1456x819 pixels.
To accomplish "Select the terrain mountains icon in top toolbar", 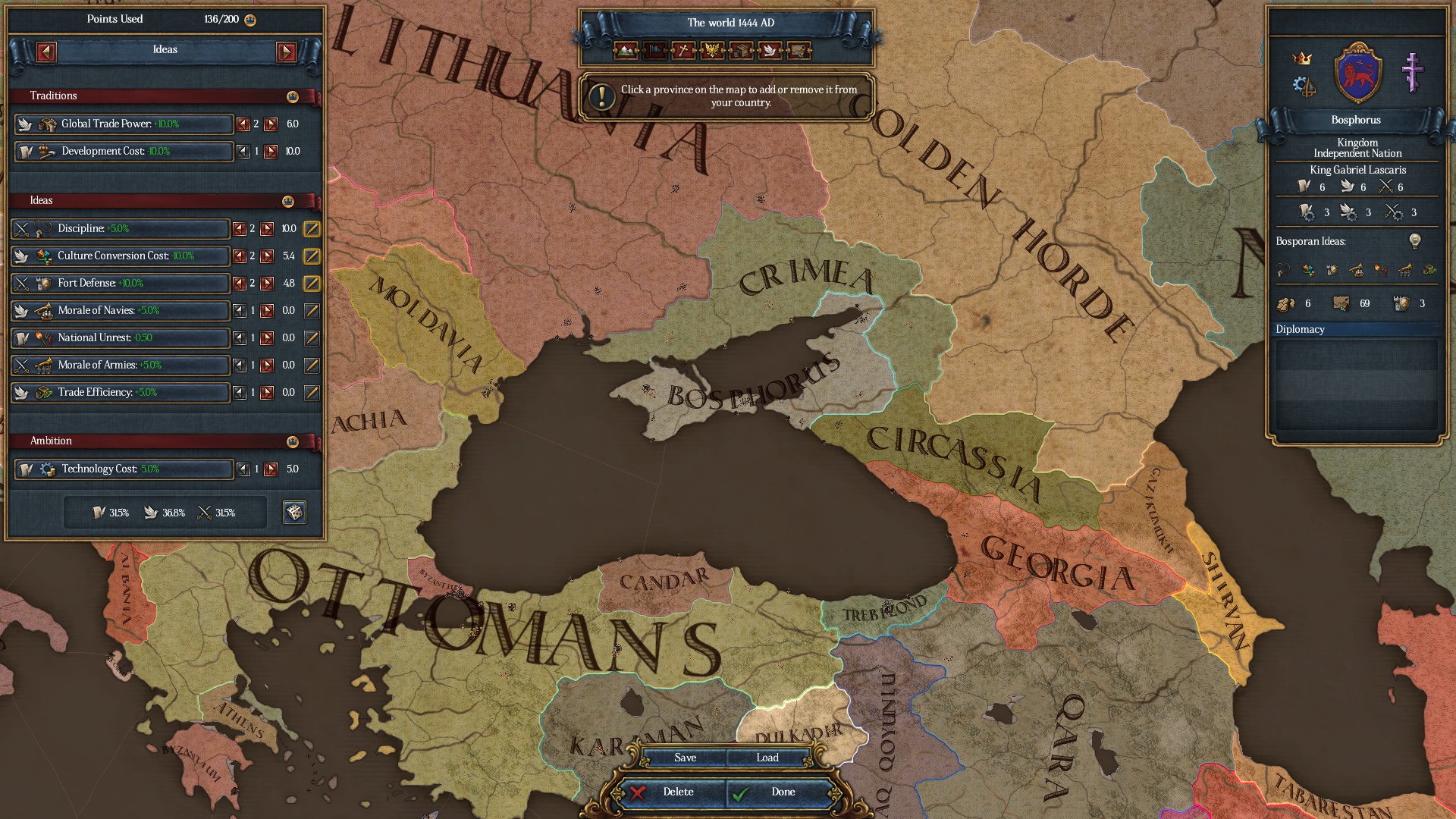I will (x=624, y=52).
